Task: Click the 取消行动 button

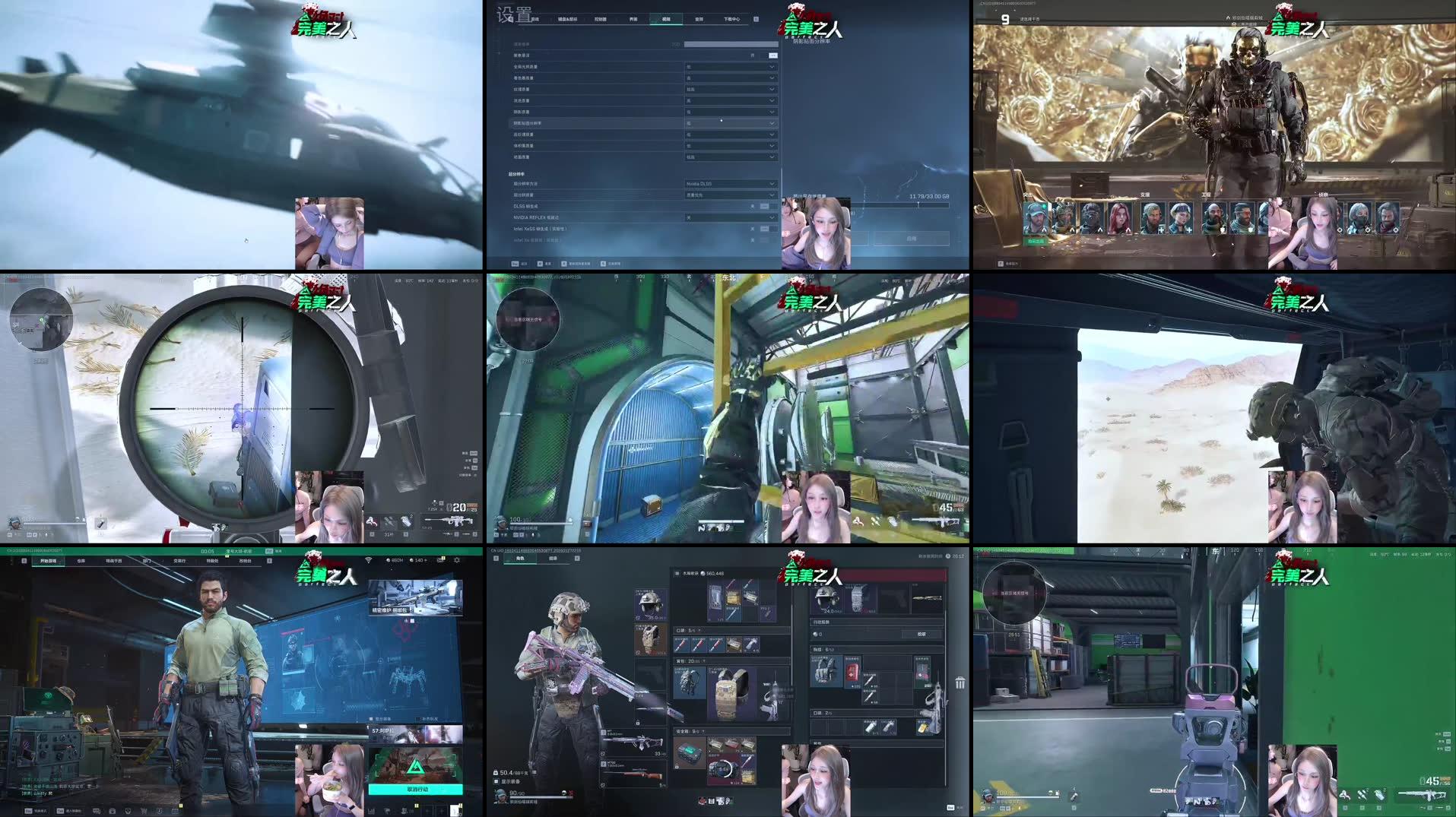Action: point(416,790)
